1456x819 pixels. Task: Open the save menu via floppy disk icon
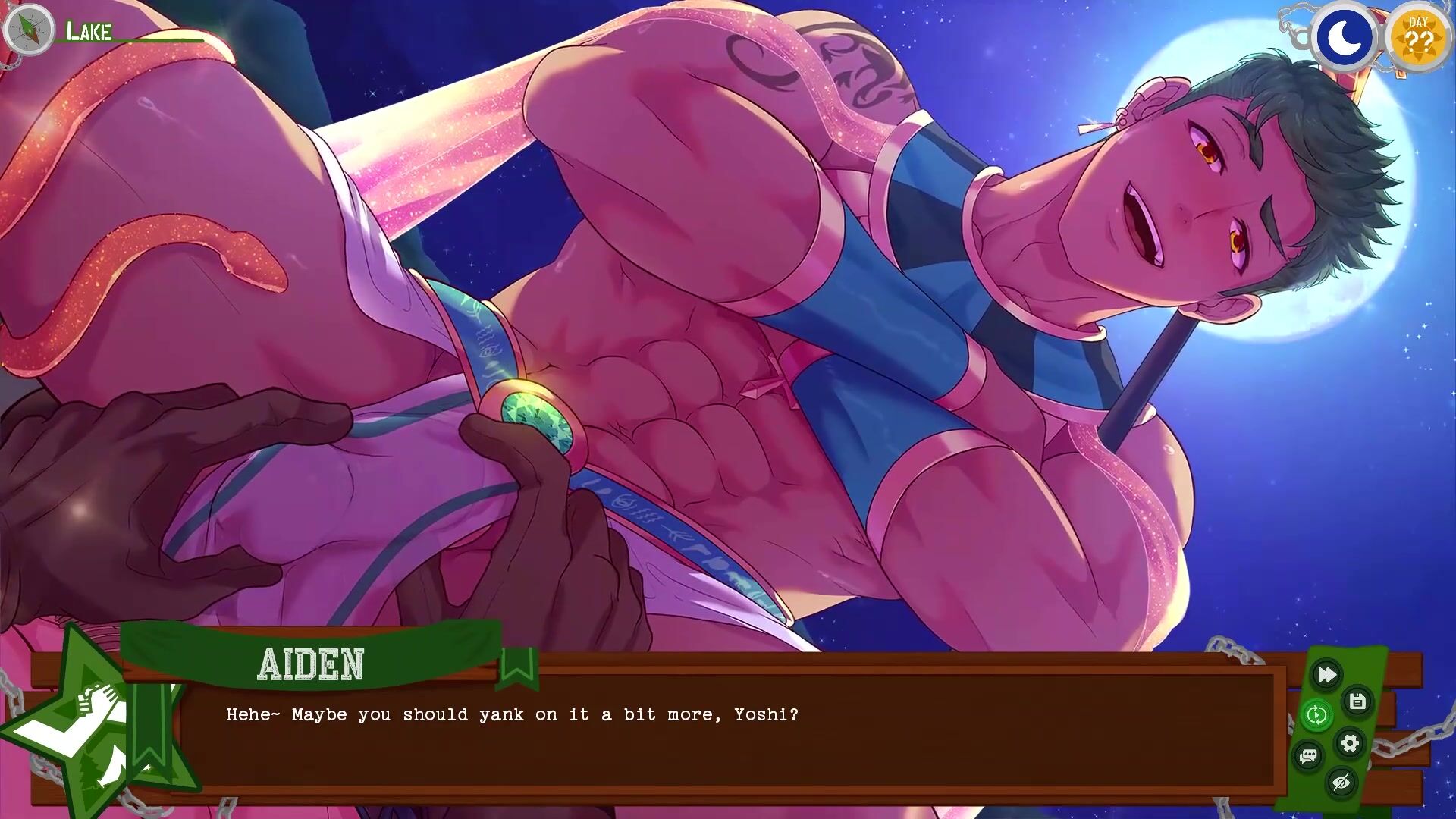click(x=1357, y=701)
